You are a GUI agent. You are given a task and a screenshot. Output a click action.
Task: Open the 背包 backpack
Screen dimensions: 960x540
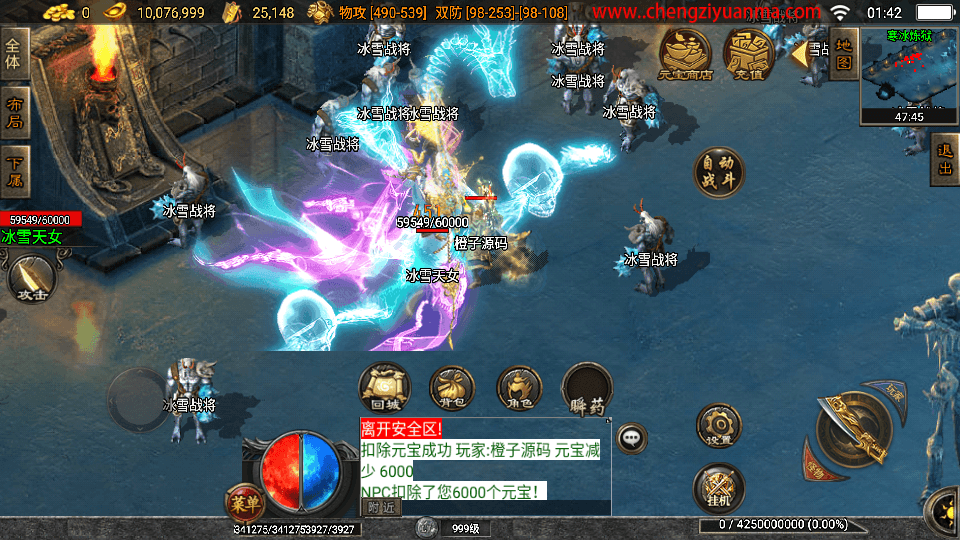pyautogui.click(x=452, y=388)
